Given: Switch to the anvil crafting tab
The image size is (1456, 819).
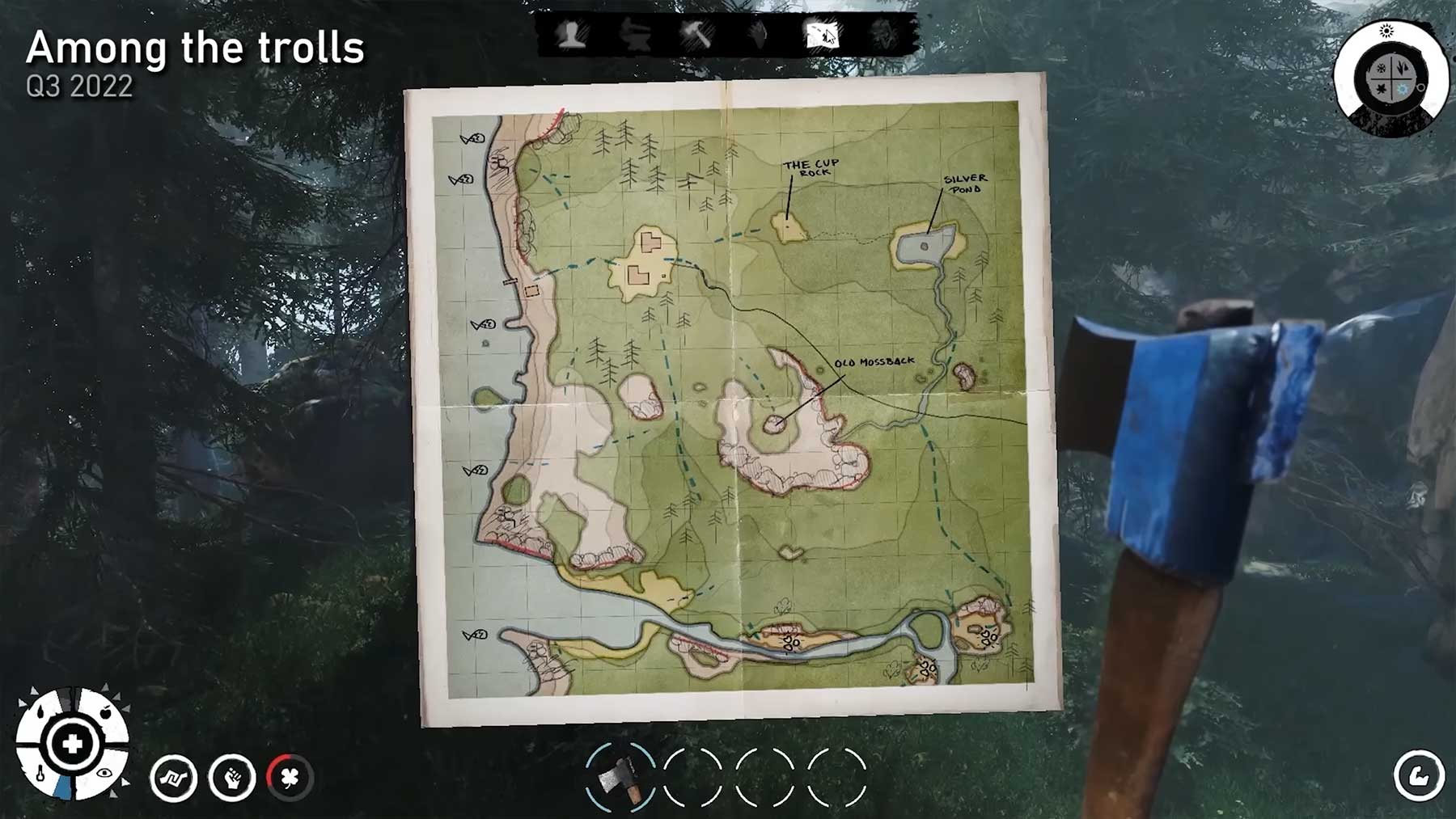Looking at the screenshot, I should point(634,36).
